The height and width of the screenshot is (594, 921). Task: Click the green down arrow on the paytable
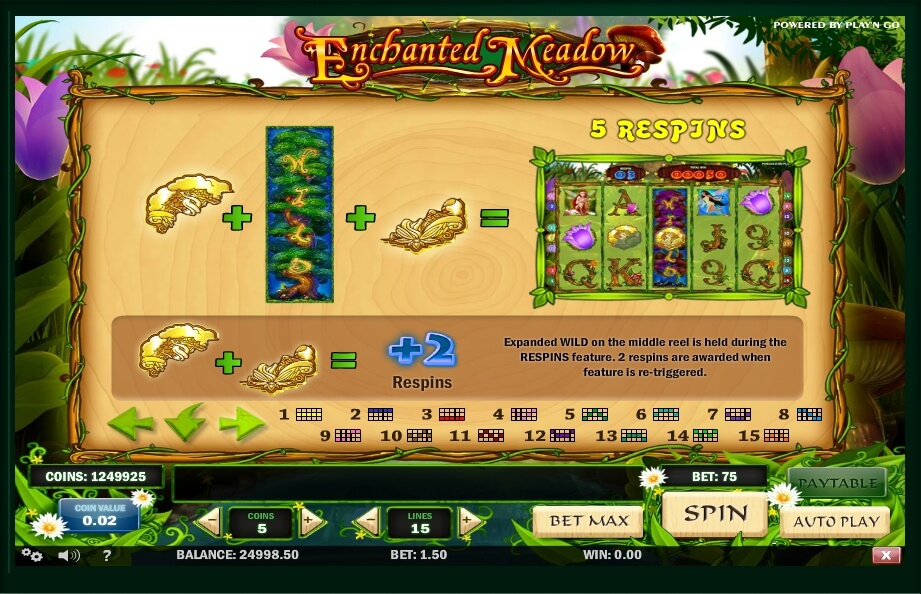(185, 423)
